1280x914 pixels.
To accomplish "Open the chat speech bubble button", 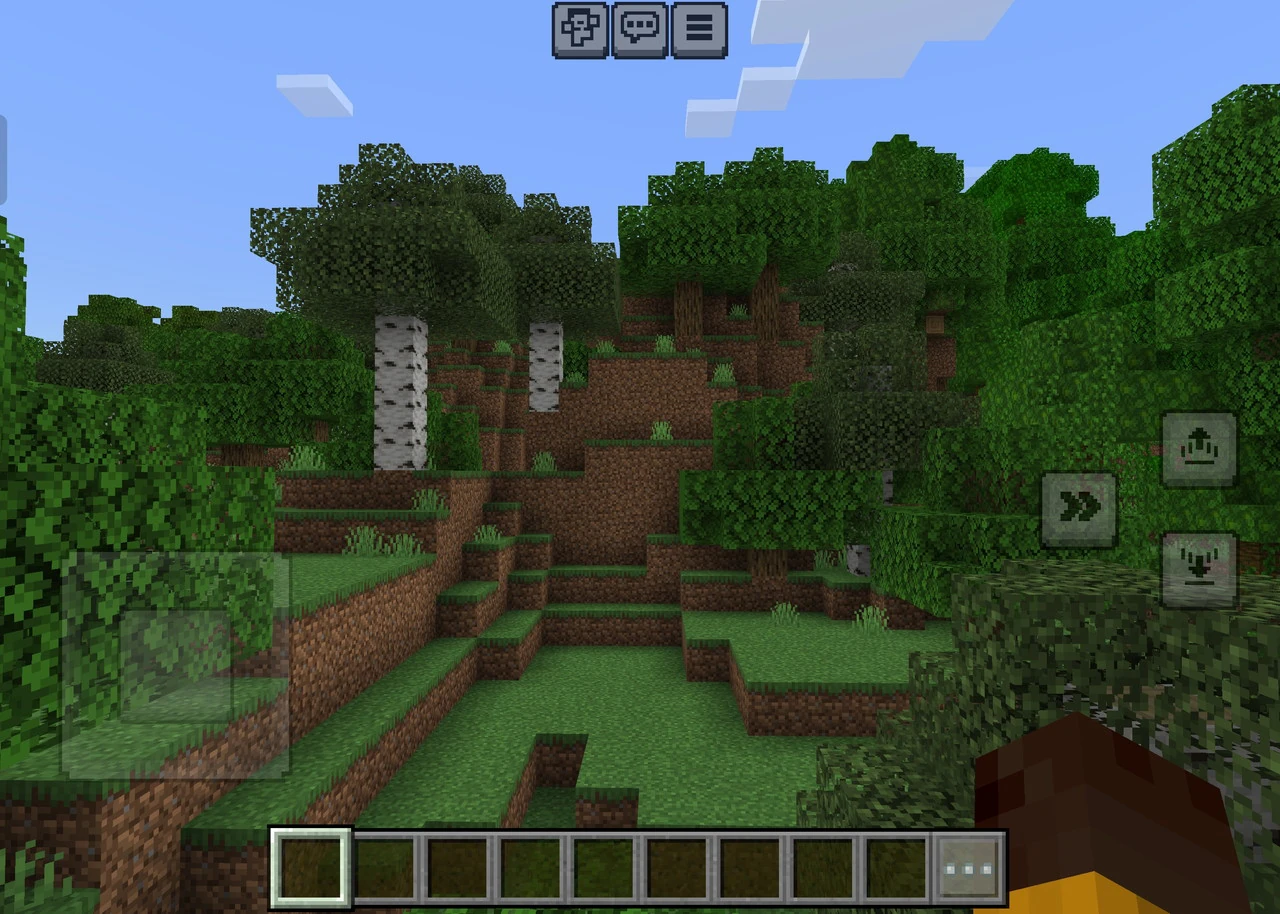I will click(x=640, y=28).
